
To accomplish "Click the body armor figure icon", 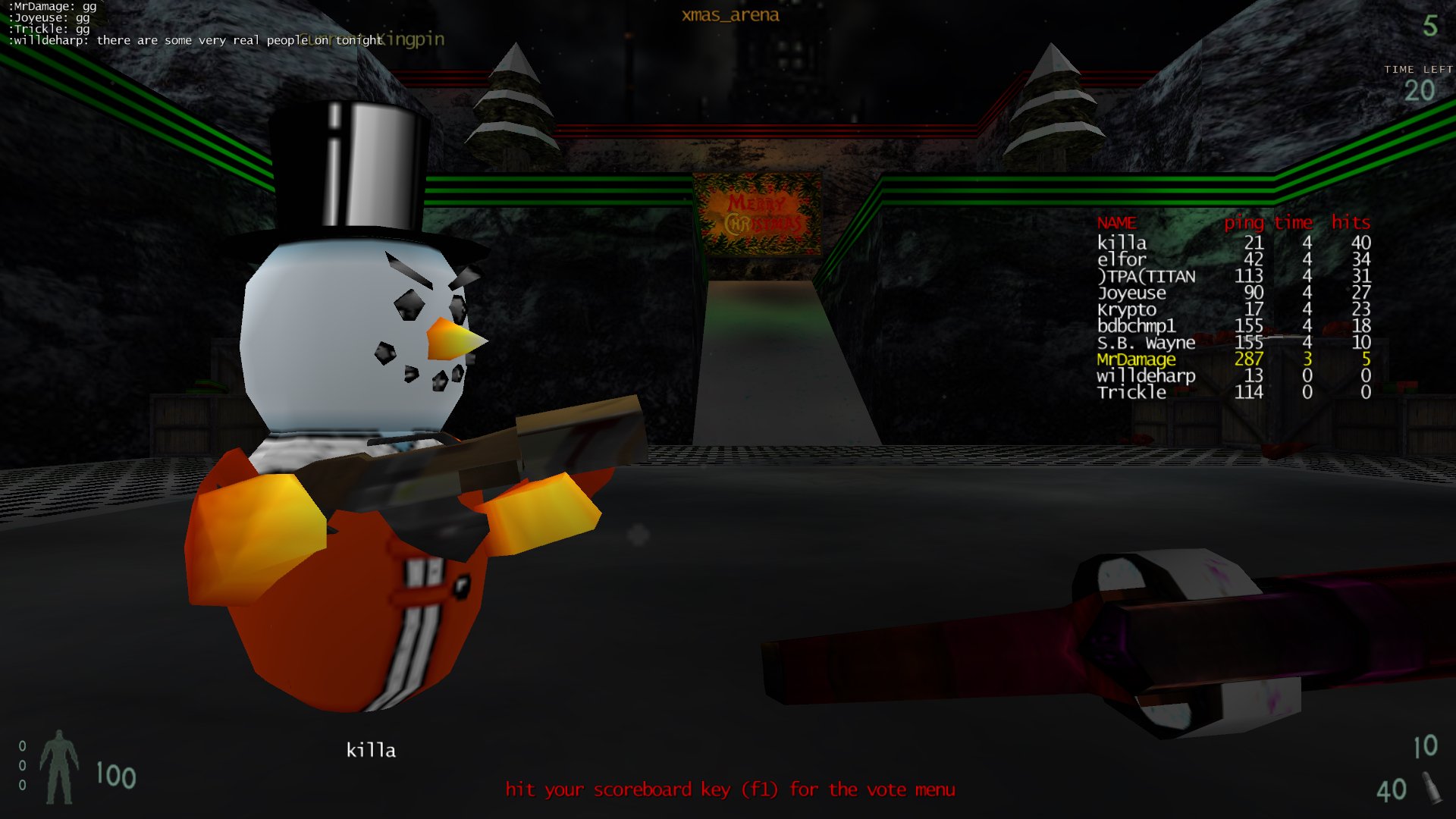I will click(59, 767).
